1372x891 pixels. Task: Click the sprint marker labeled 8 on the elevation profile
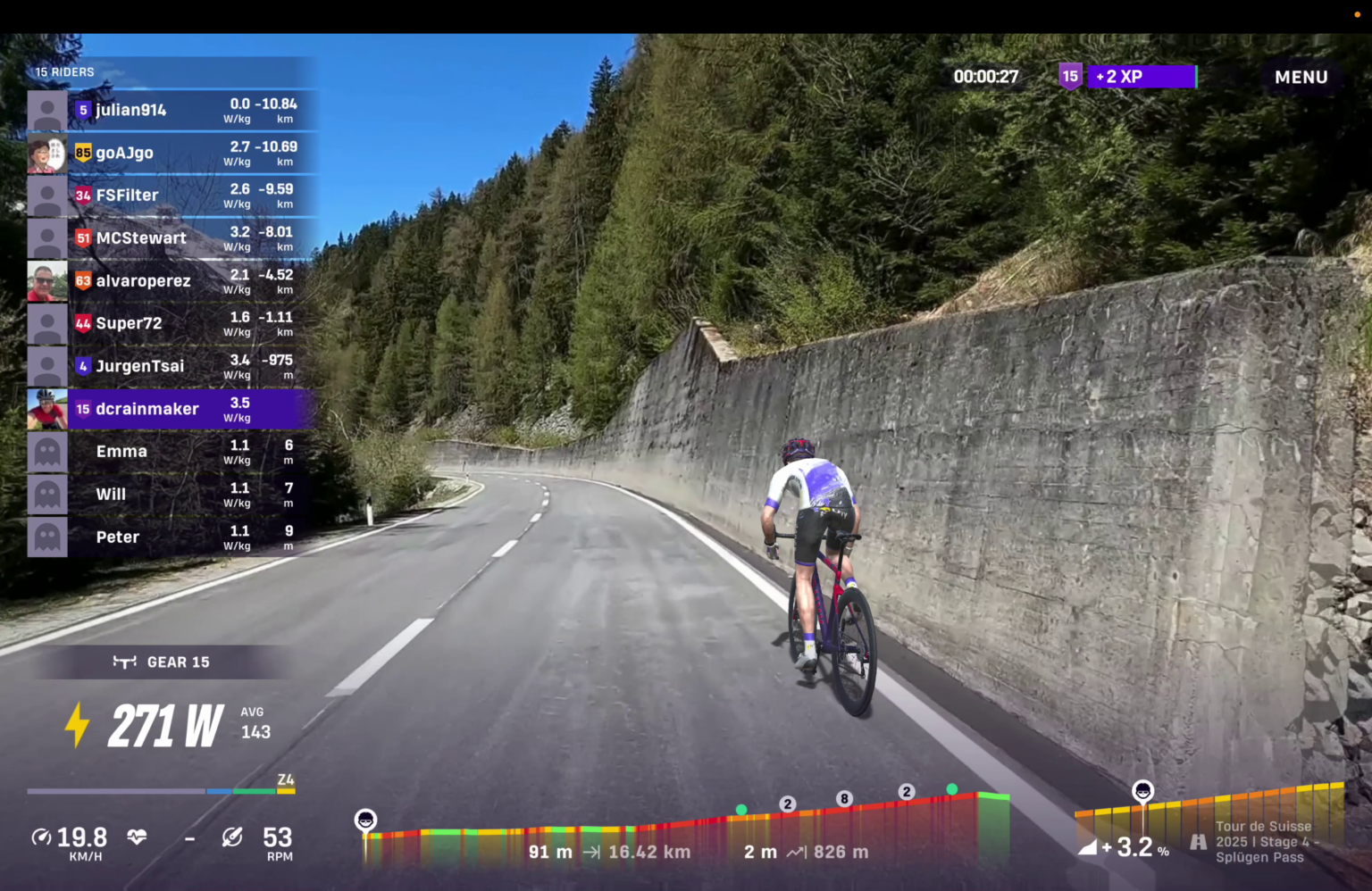844,799
